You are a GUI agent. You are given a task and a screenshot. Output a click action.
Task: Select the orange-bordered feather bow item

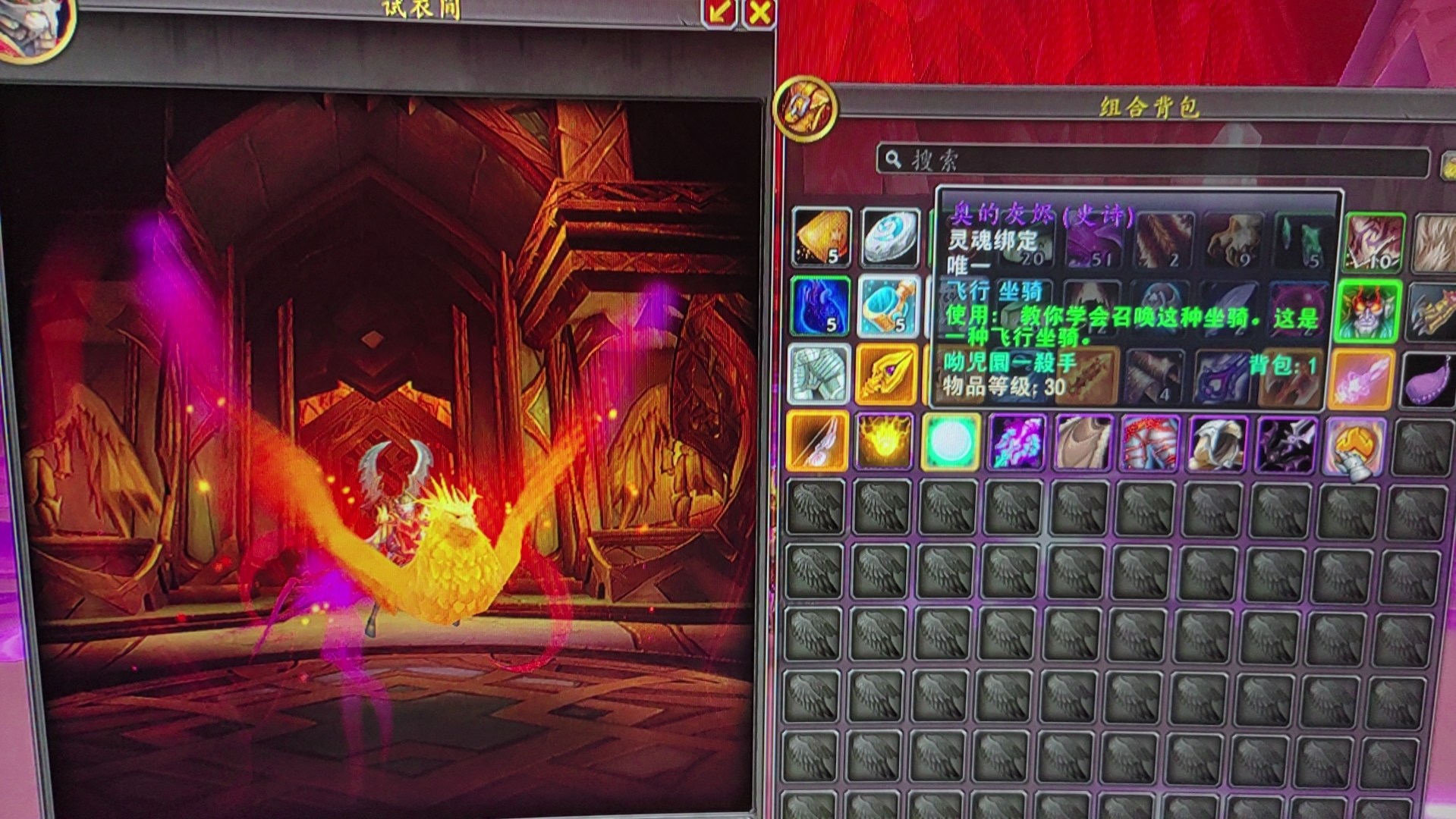pos(817,441)
